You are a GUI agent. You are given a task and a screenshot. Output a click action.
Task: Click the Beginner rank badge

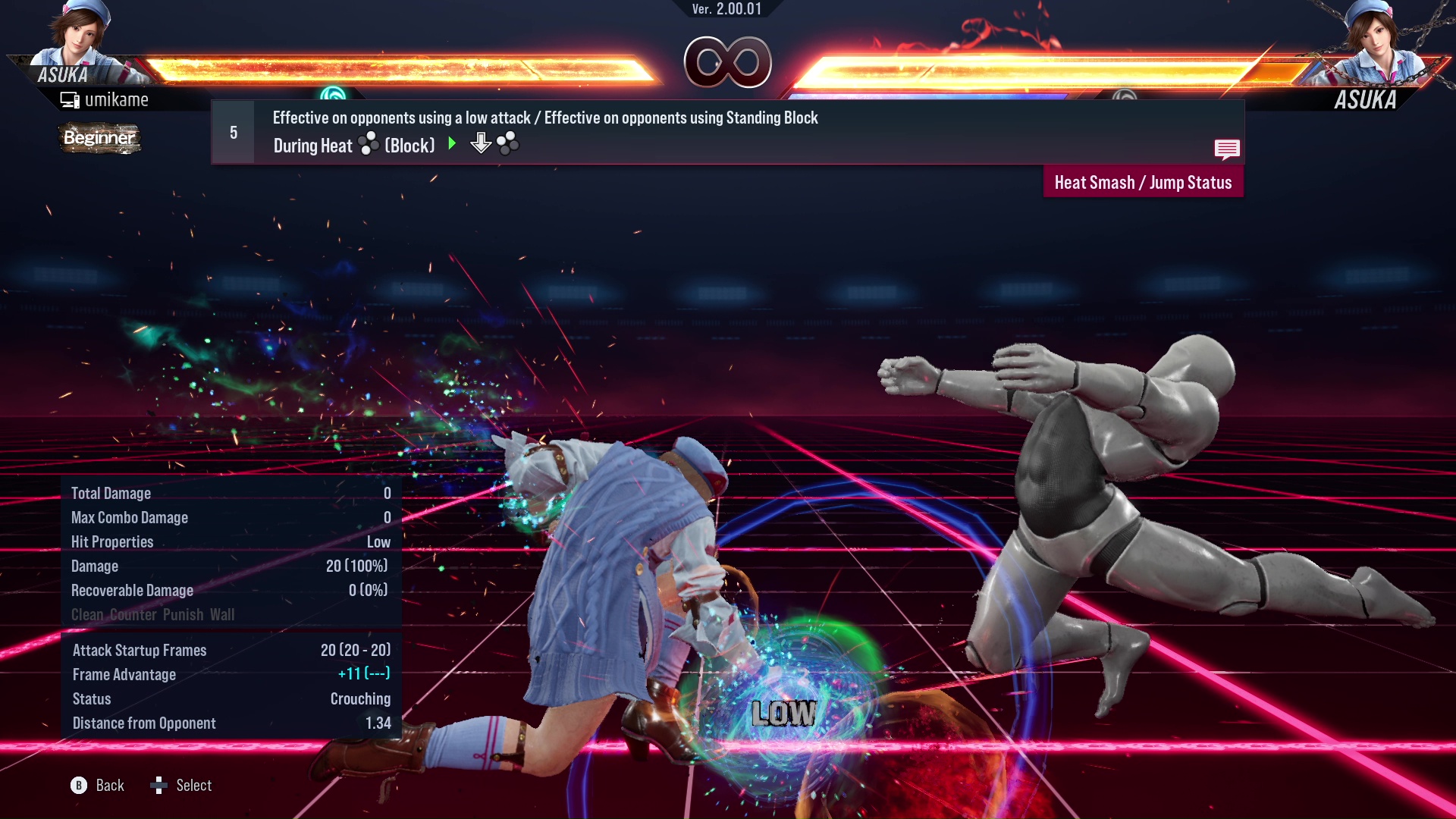[x=99, y=138]
